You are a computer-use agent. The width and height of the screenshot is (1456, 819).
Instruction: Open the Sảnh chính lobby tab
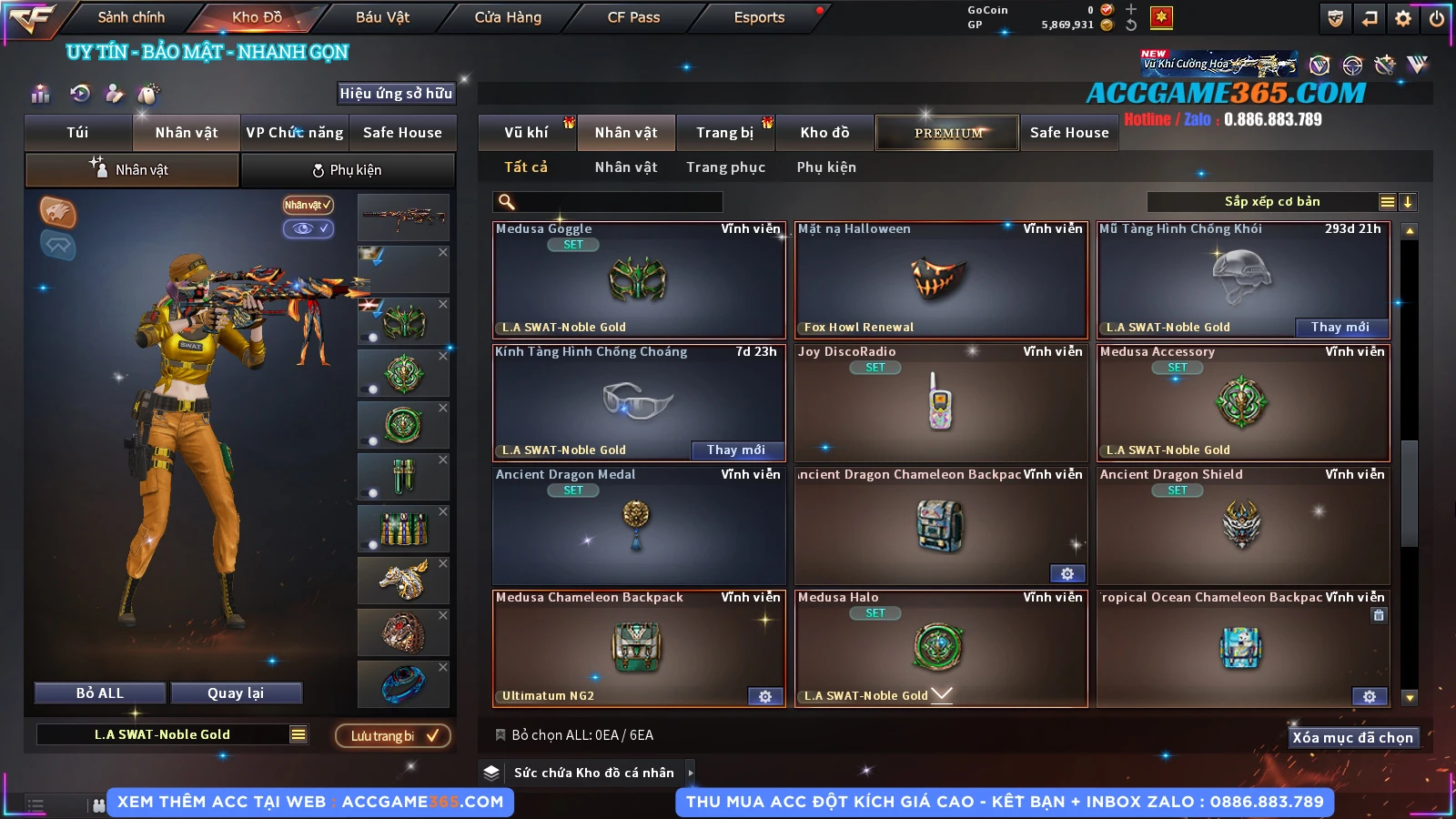pyautogui.click(x=131, y=17)
